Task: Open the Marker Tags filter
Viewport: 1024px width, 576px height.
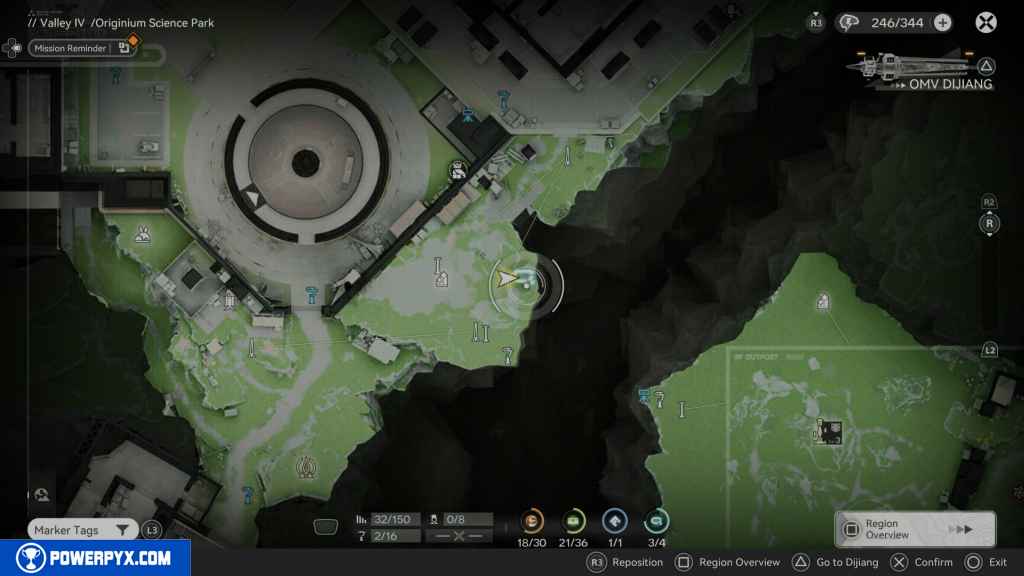Action: click(82, 530)
